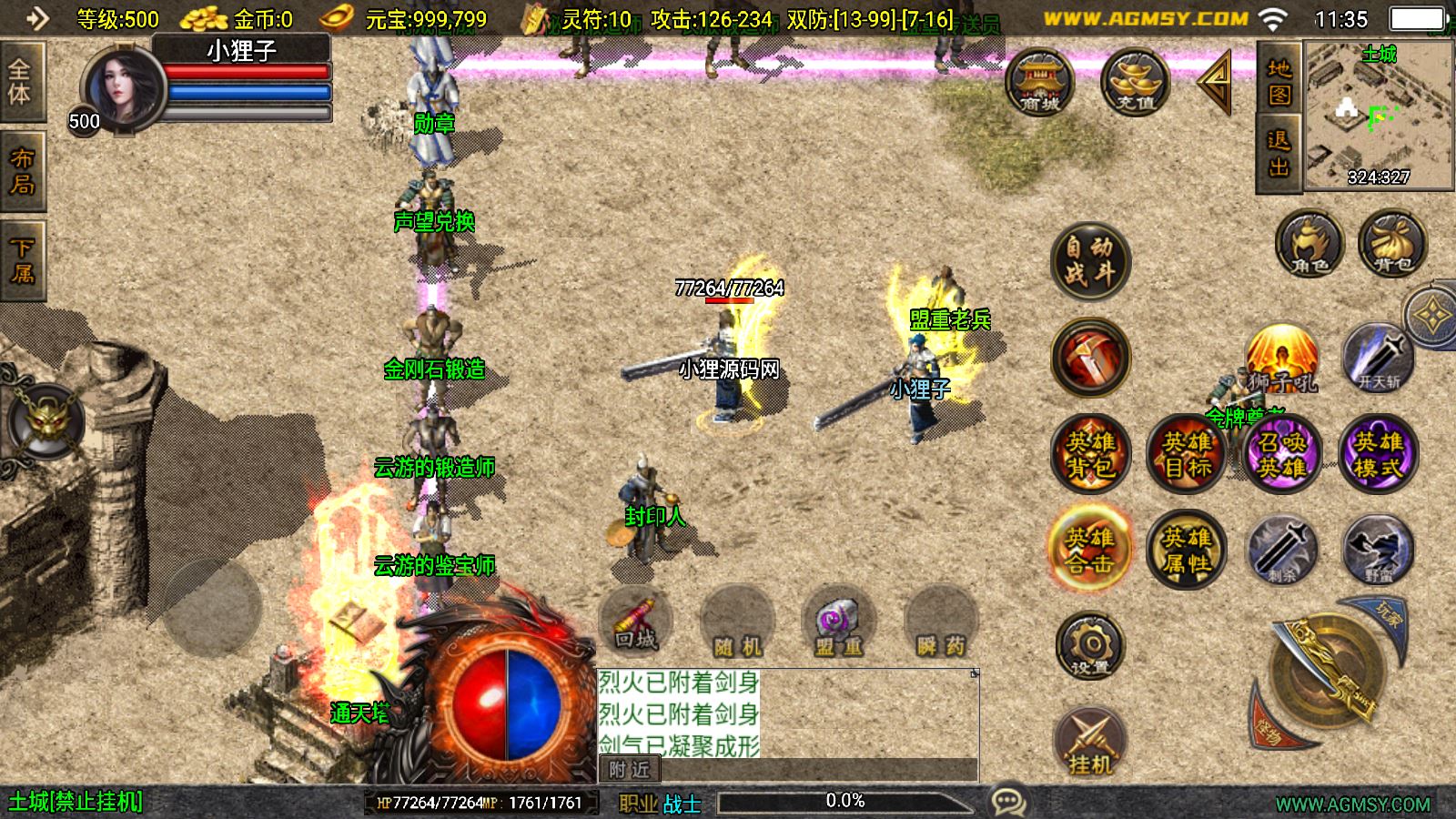Click the 退出 exit button
This screenshot has height=819, width=1456.
pyautogui.click(x=1279, y=154)
